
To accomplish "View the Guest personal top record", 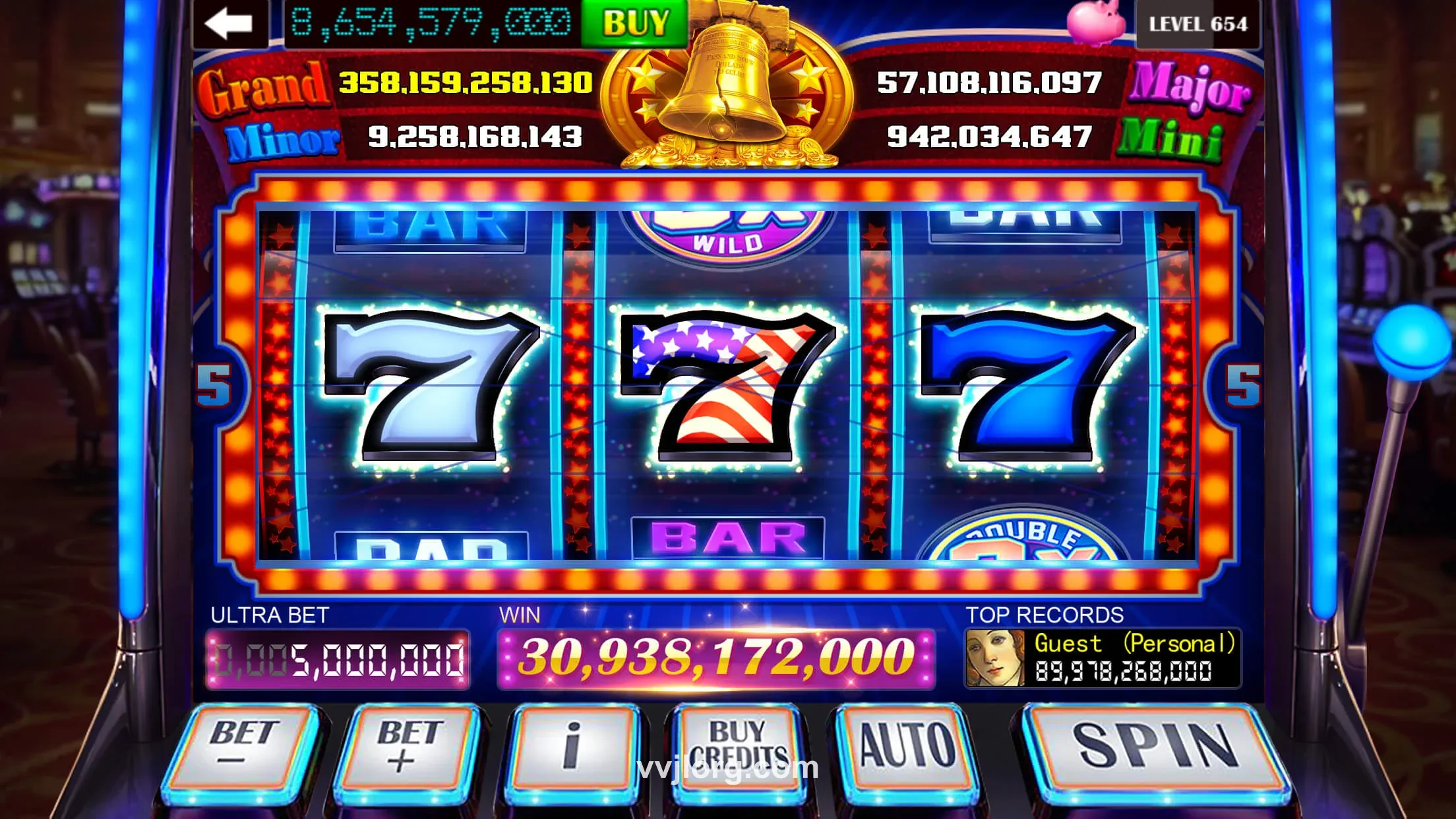I will pyautogui.click(x=1103, y=658).
